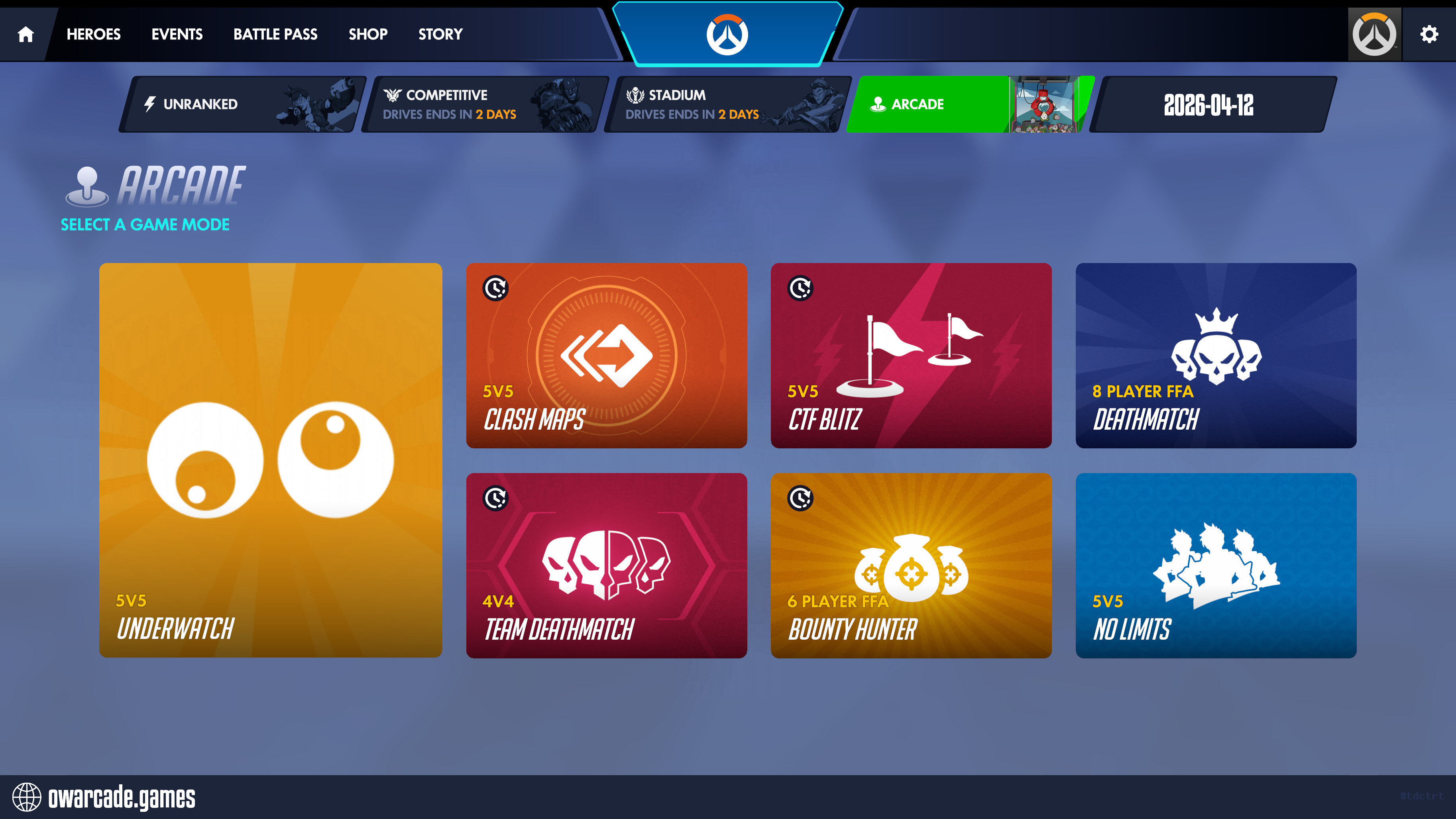Open the Story section
The height and width of the screenshot is (819, 1456).
(440, 35)
